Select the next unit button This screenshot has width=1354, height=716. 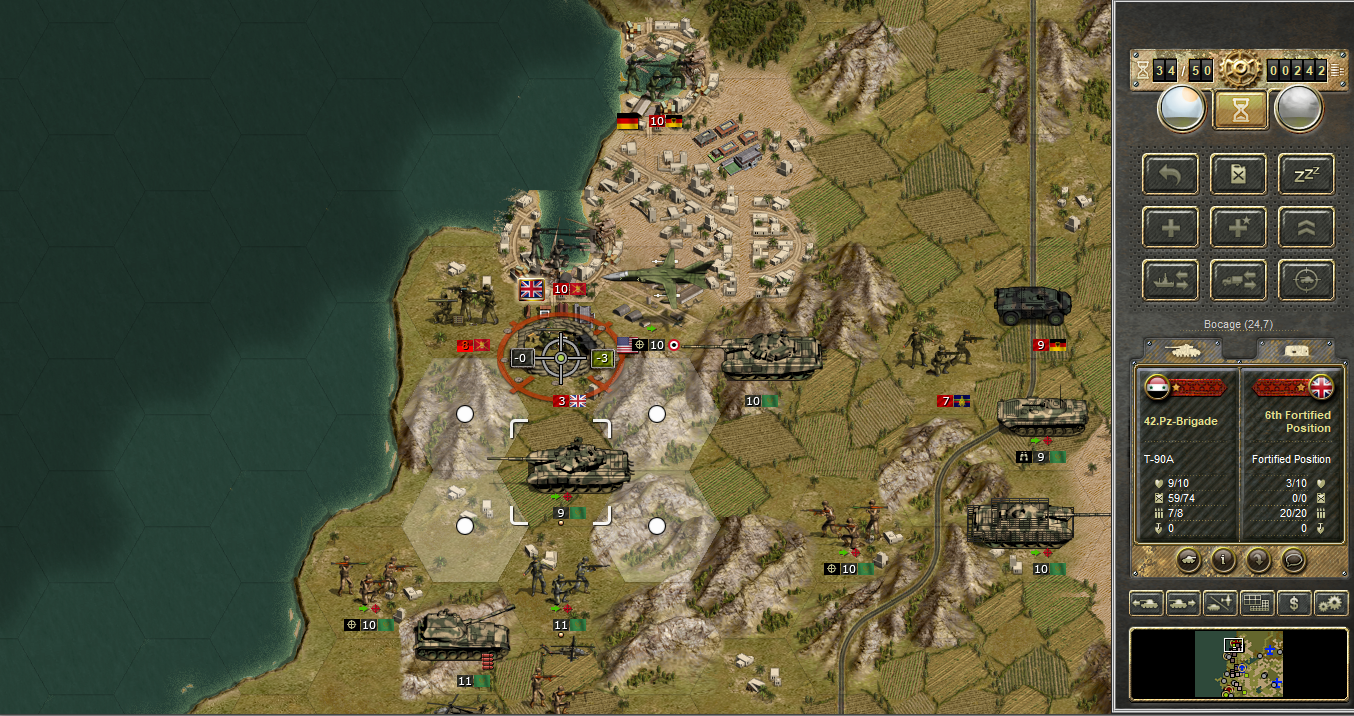coord(1183,603)
